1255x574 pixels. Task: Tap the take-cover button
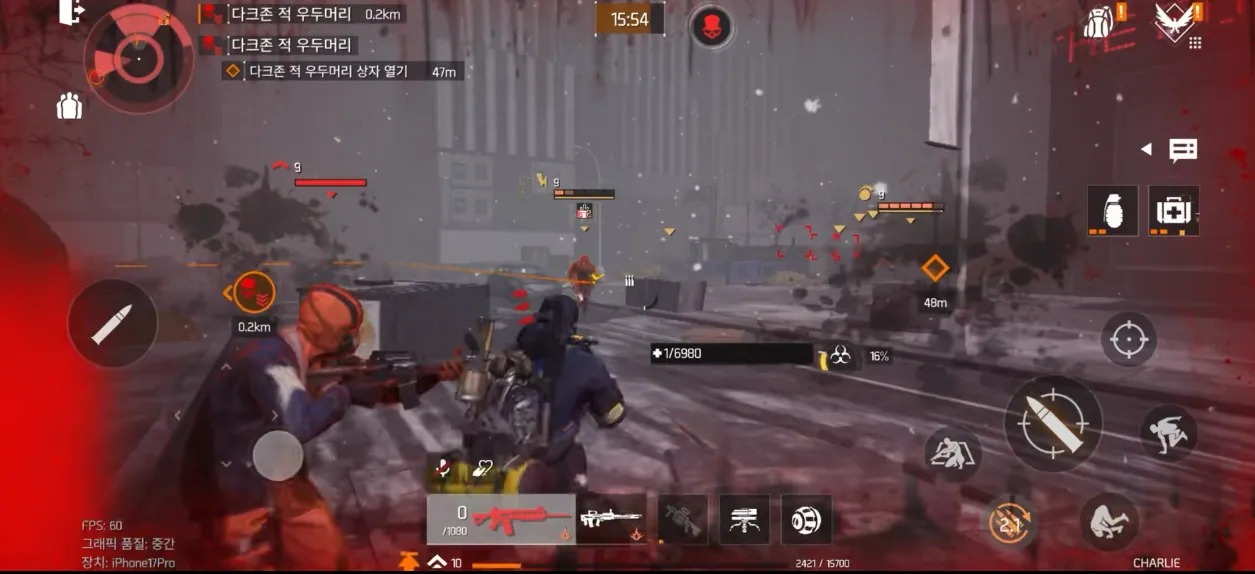(x=951, y=455)
